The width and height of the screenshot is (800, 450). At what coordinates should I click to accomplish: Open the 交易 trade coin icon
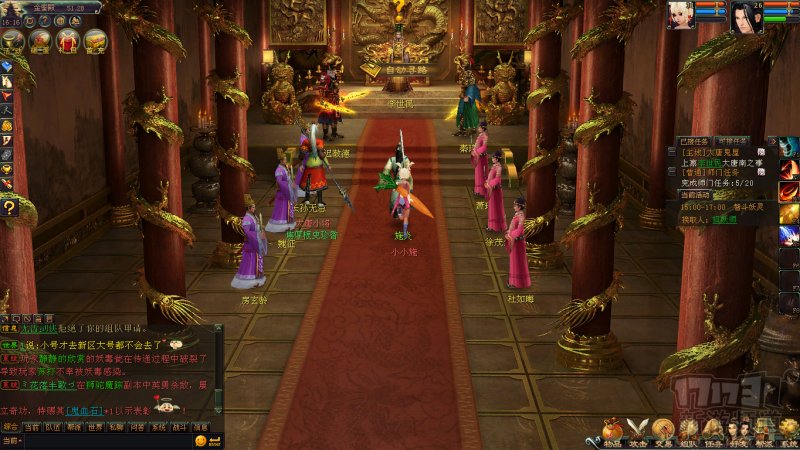pyautogui.click(x=663, y=432)
